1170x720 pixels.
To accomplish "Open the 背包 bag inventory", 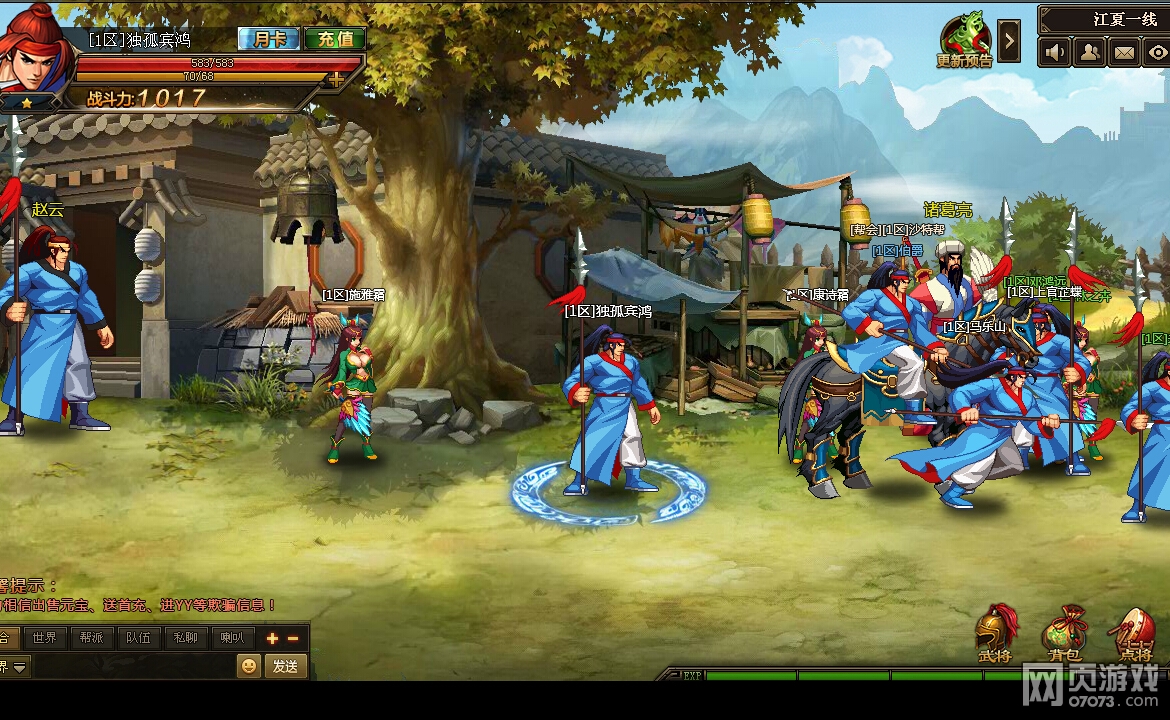I will tap(1063, 634).
